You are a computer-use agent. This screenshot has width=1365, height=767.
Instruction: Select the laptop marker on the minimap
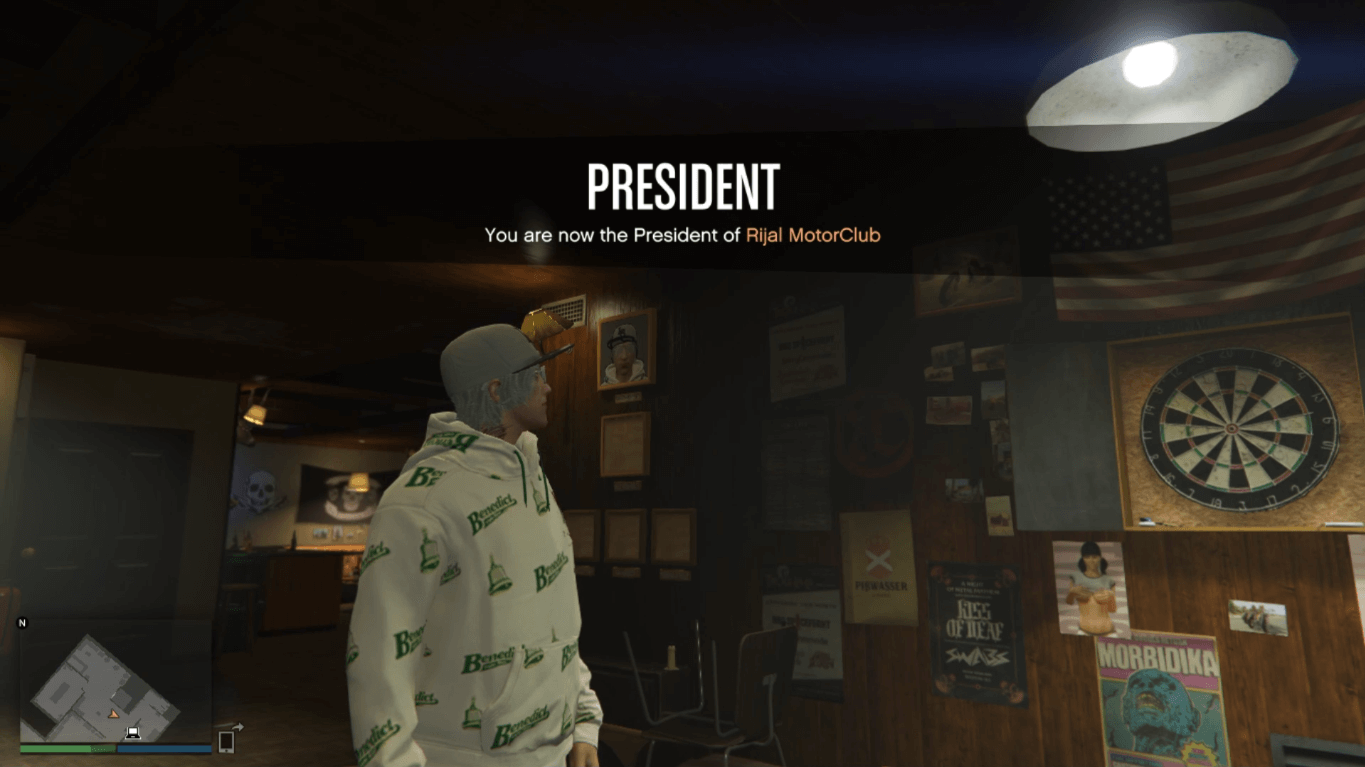pos(132,733)
